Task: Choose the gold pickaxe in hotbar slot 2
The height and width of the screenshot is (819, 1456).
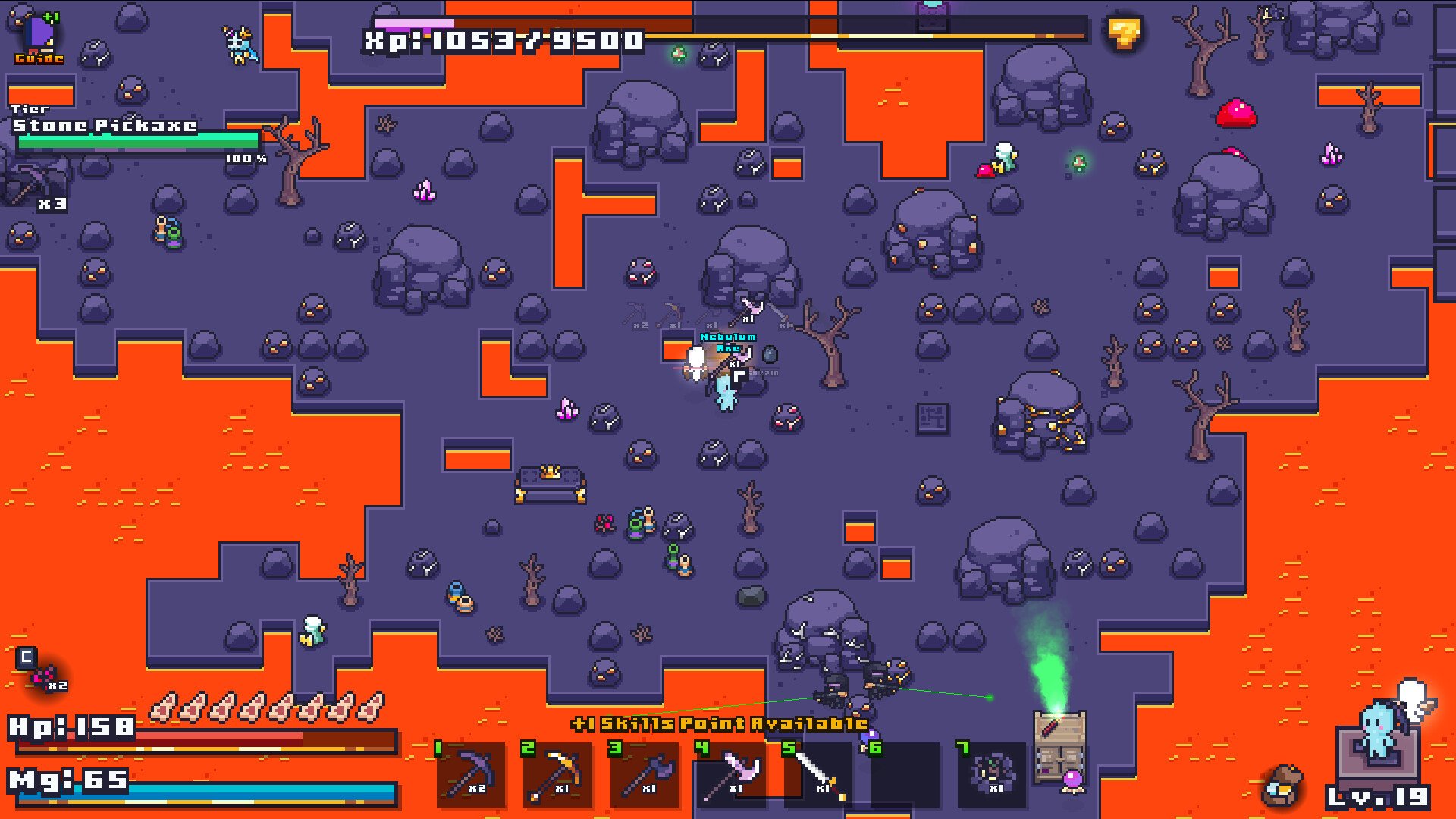Action: point(558,774)
